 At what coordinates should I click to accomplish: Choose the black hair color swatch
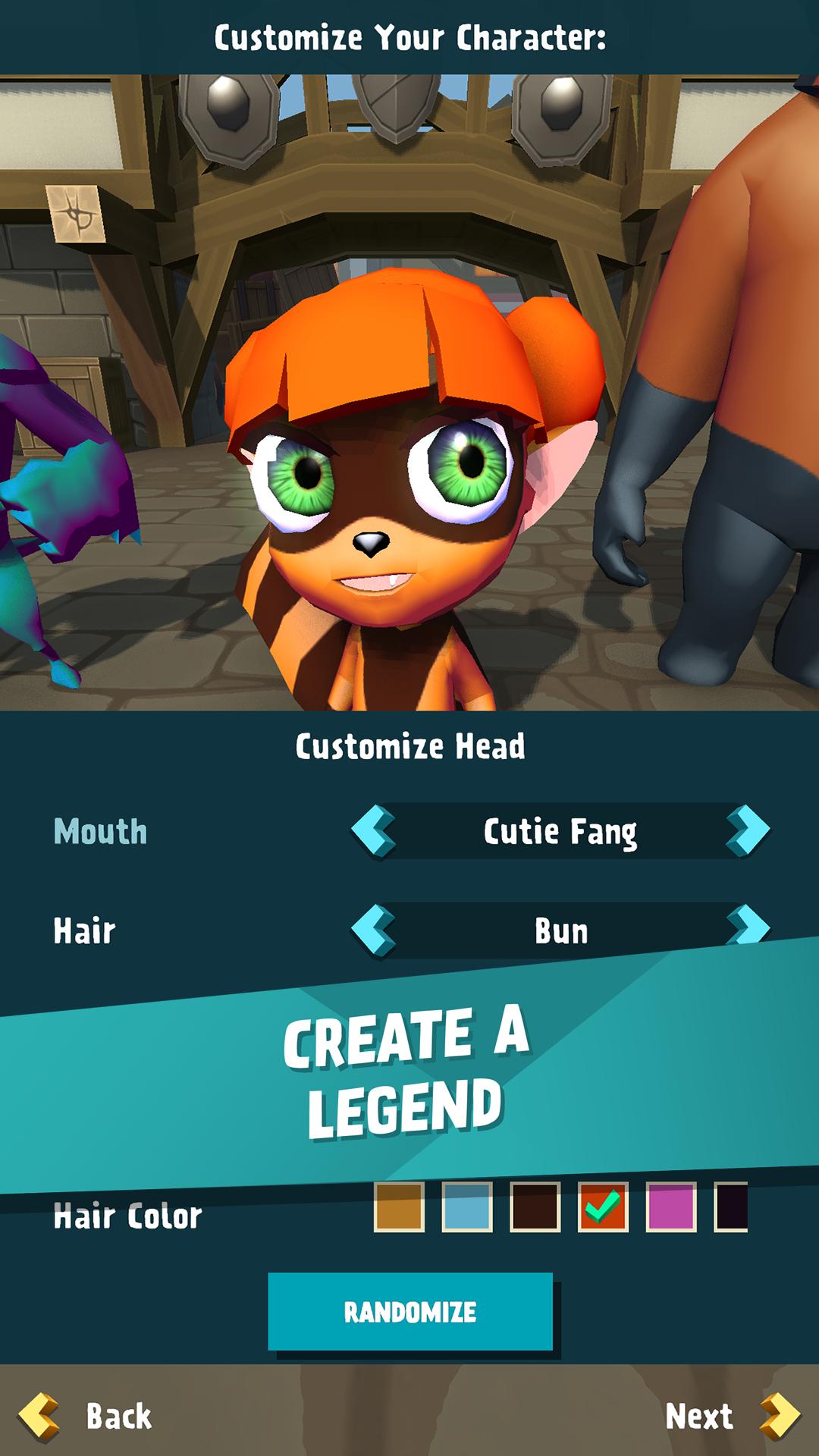(732, 1207)
